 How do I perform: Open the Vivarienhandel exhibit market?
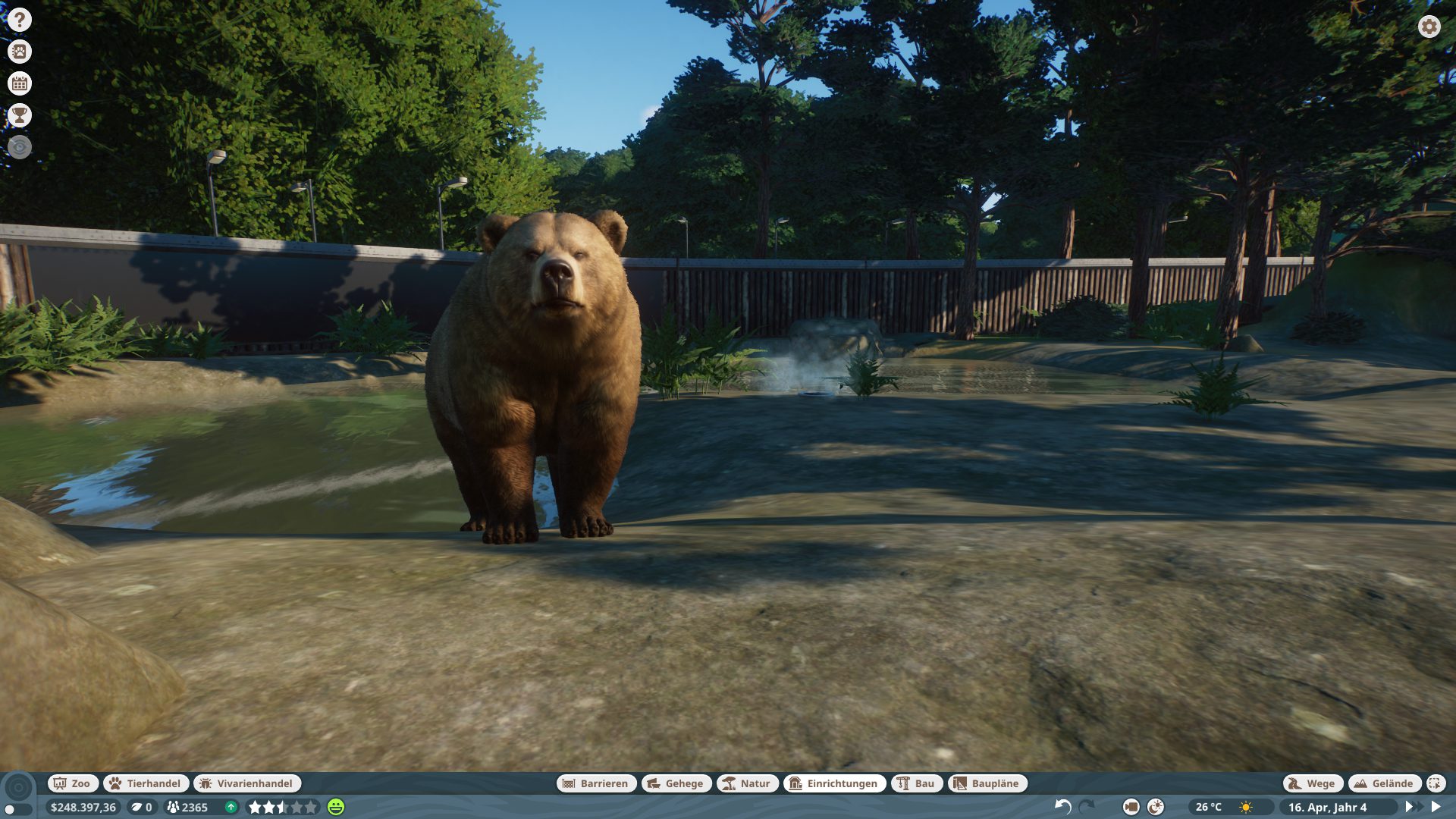[246, 783]
